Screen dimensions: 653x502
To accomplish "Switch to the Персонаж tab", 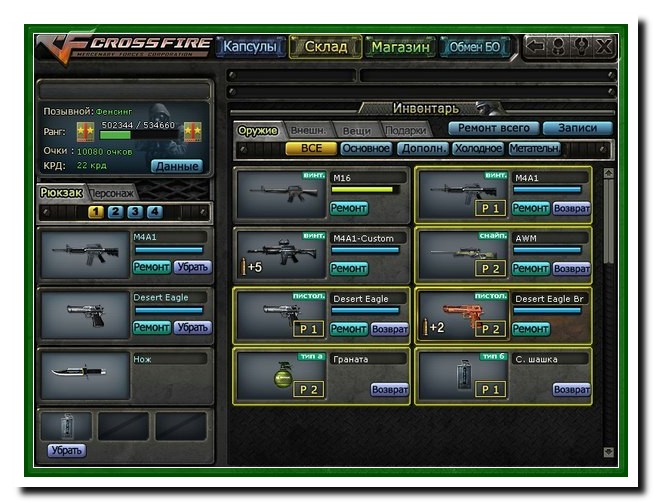I will click(111, 193).
